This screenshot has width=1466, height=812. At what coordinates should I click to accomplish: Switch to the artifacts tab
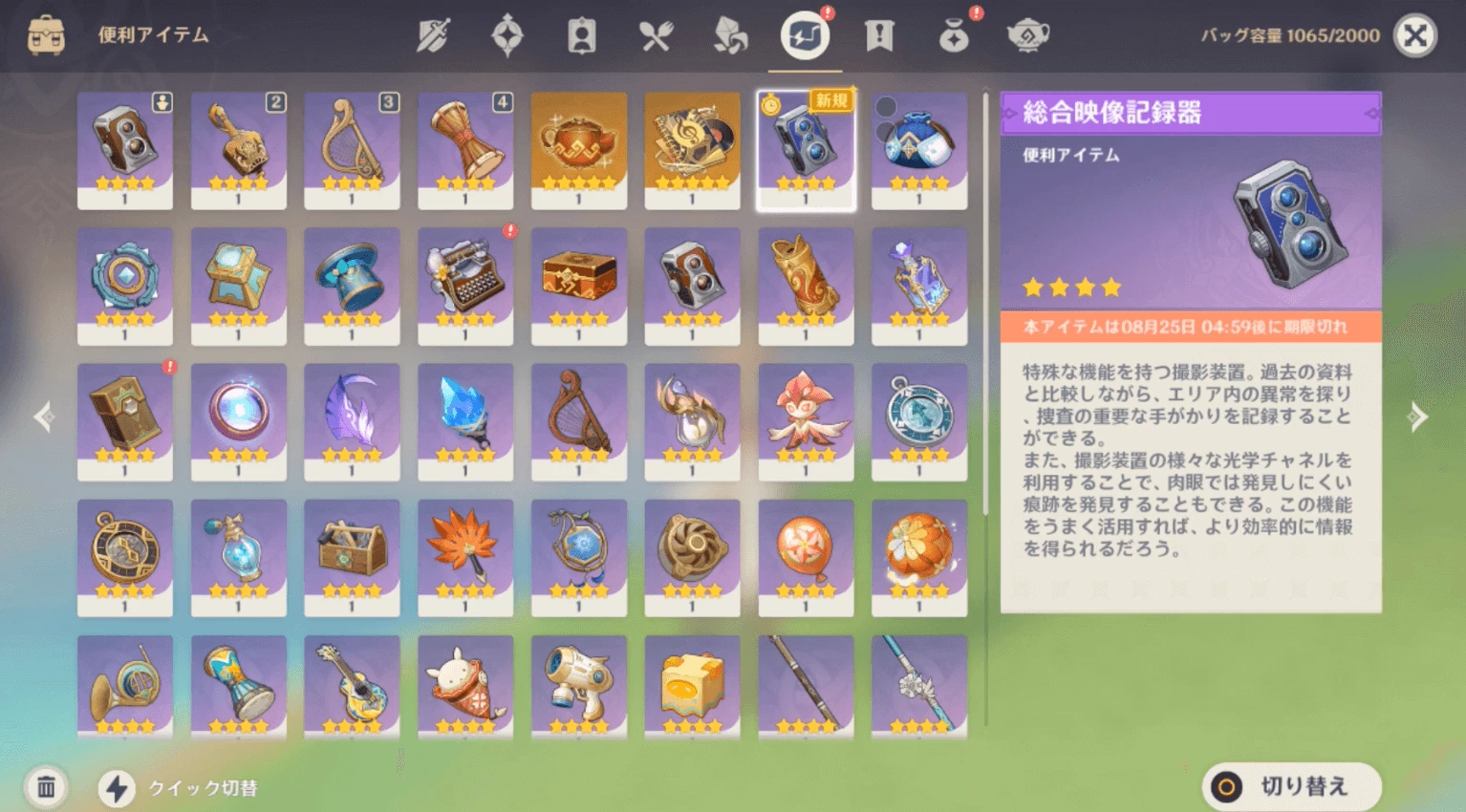tap(507, 35)
